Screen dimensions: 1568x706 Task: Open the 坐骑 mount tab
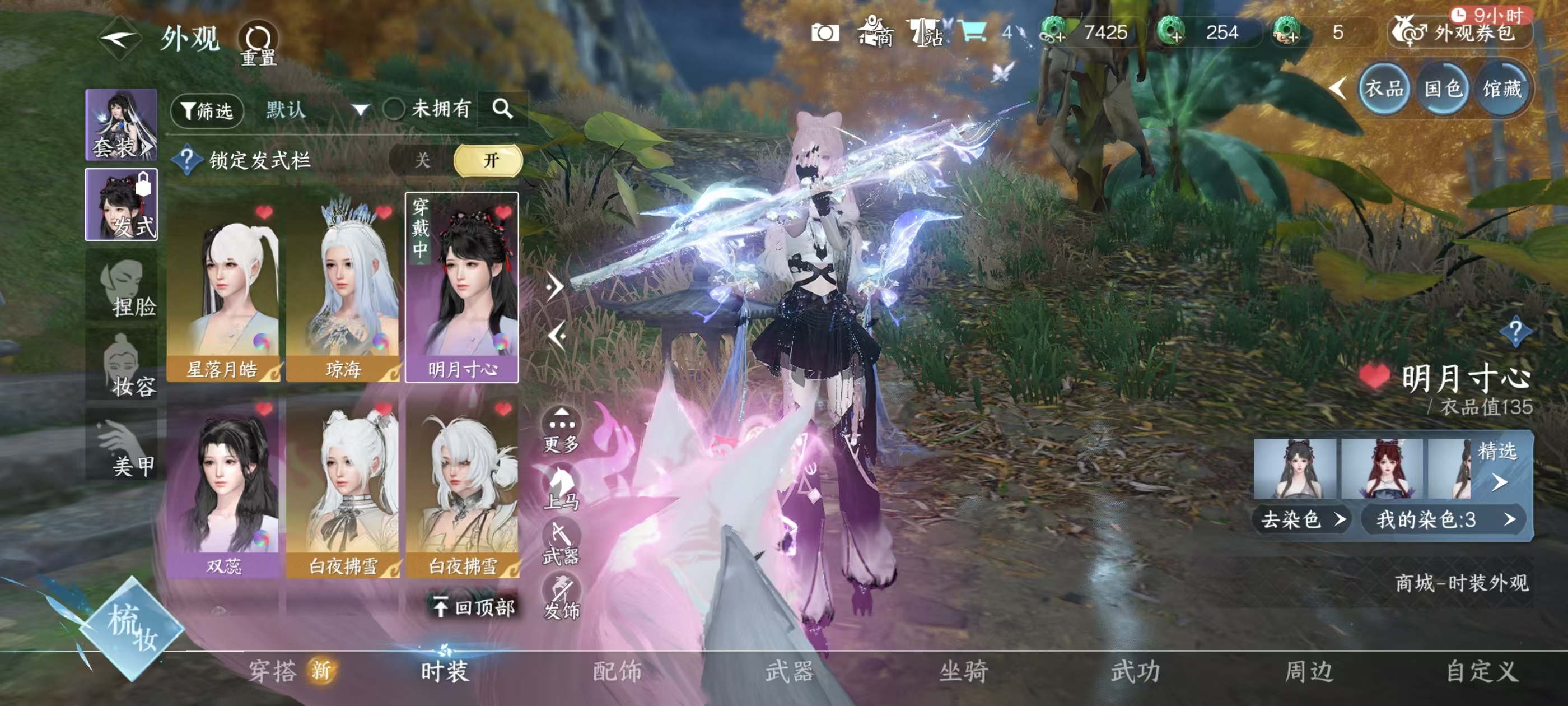[963, 671]
